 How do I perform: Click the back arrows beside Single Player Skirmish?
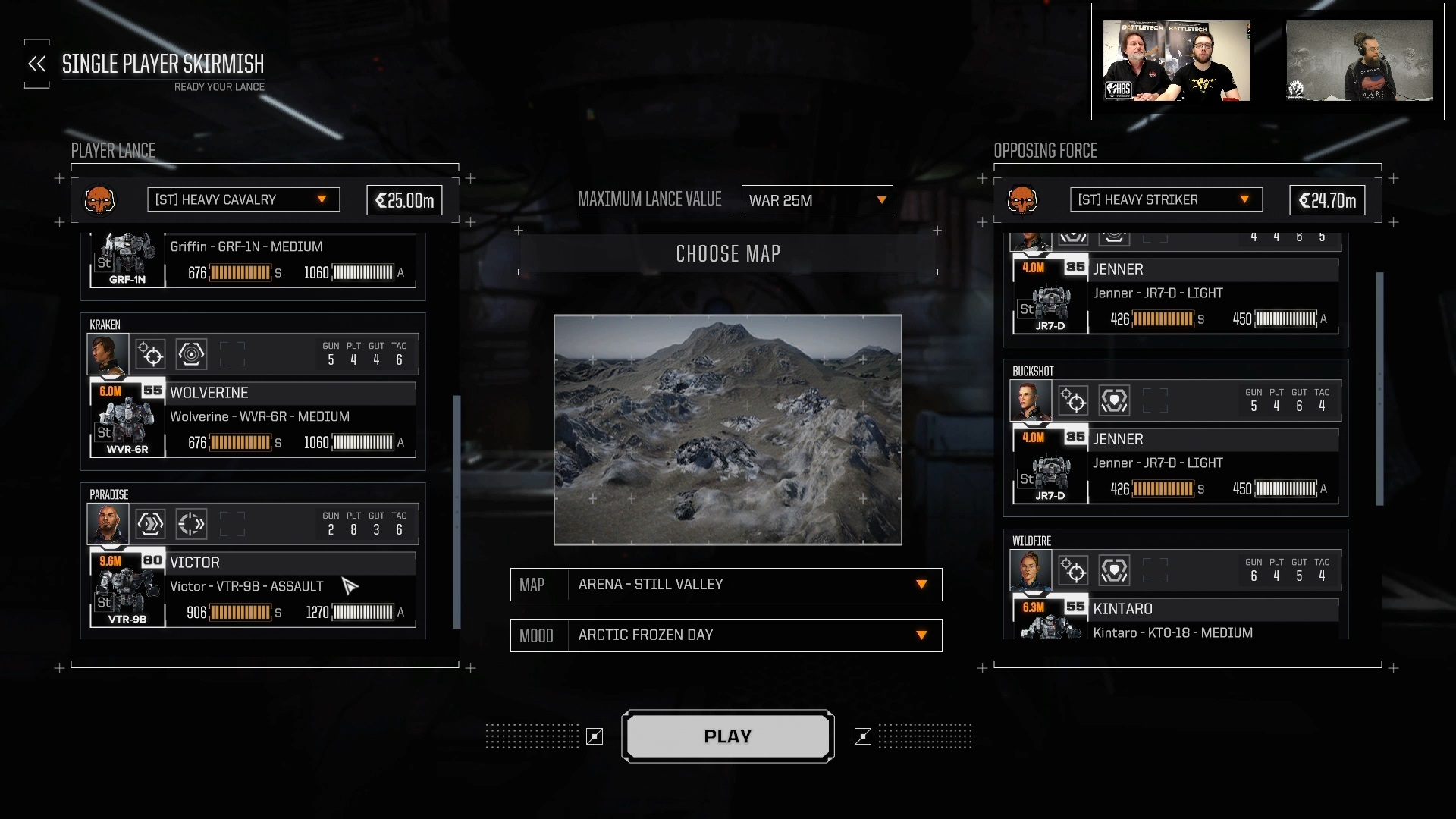click(x=36, y=64)
